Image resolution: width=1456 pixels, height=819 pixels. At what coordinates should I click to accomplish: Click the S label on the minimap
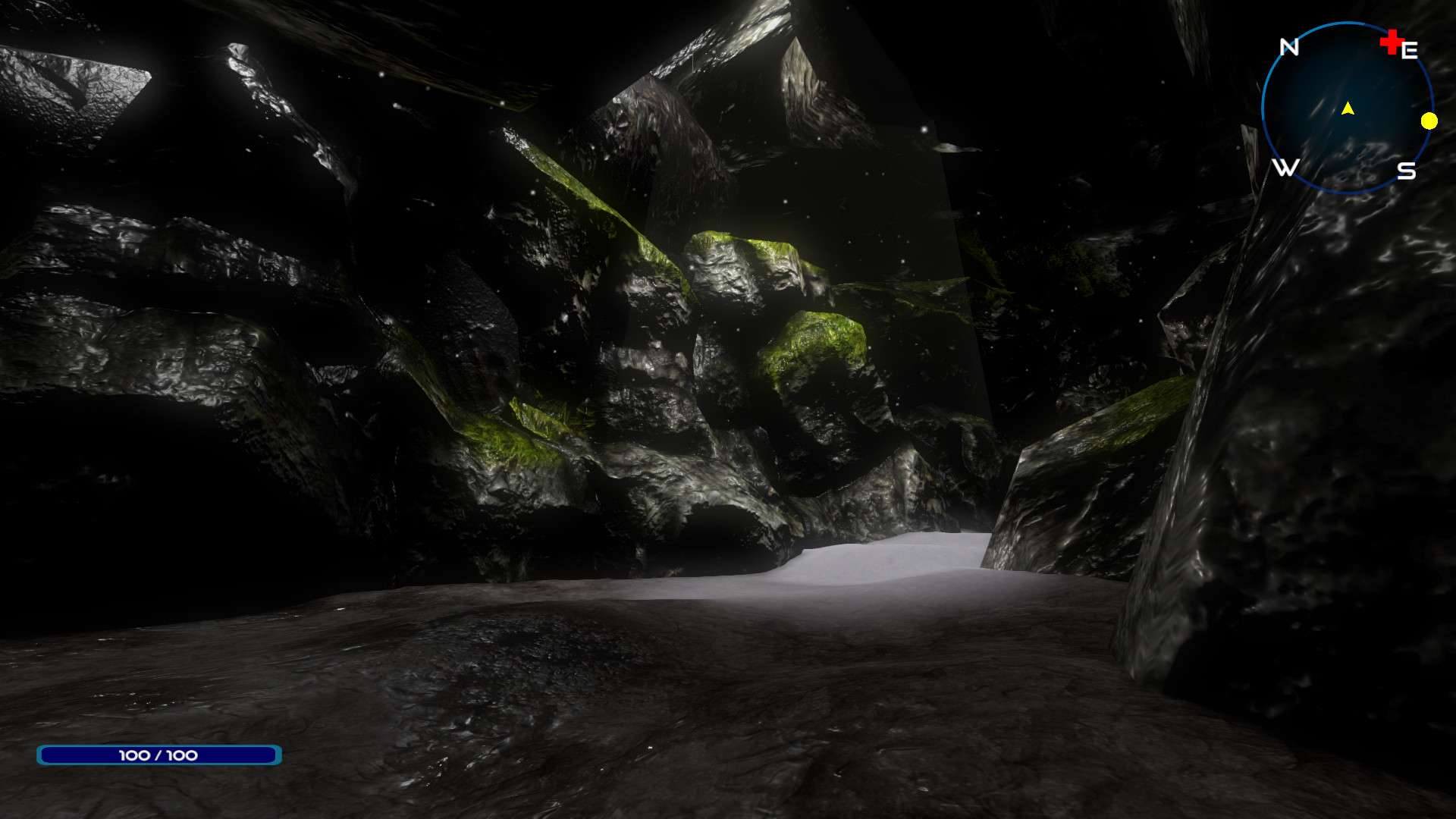pos(1408,171)
